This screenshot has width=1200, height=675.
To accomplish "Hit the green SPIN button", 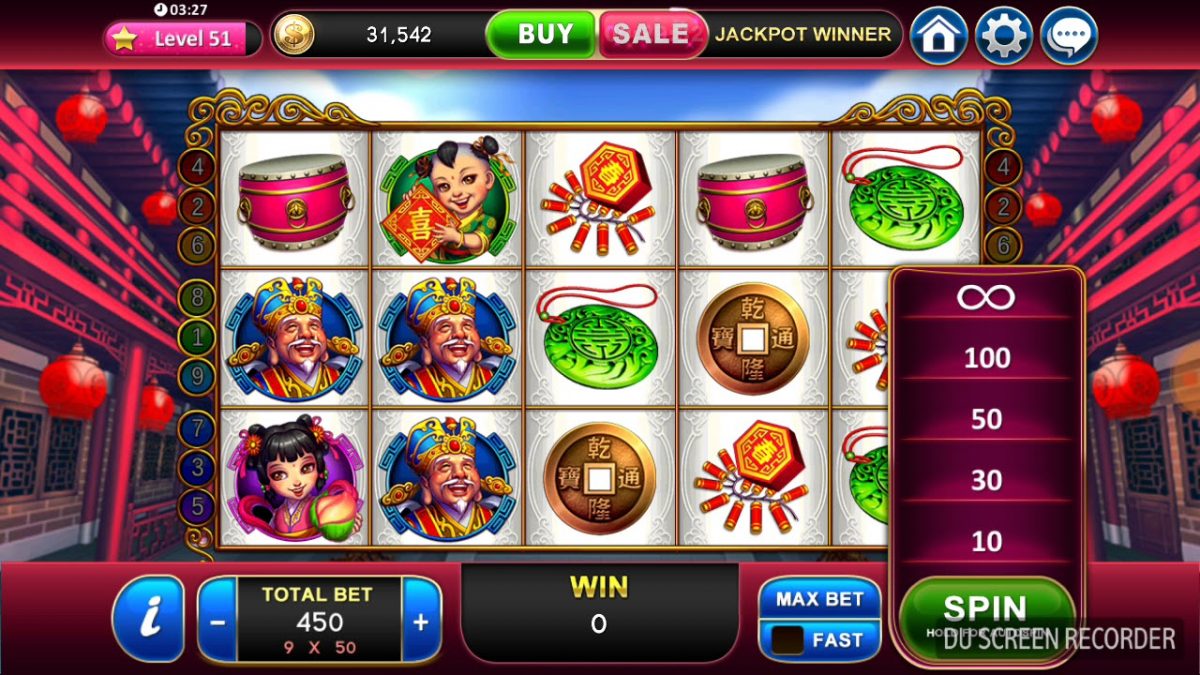I will coord(984,609).
